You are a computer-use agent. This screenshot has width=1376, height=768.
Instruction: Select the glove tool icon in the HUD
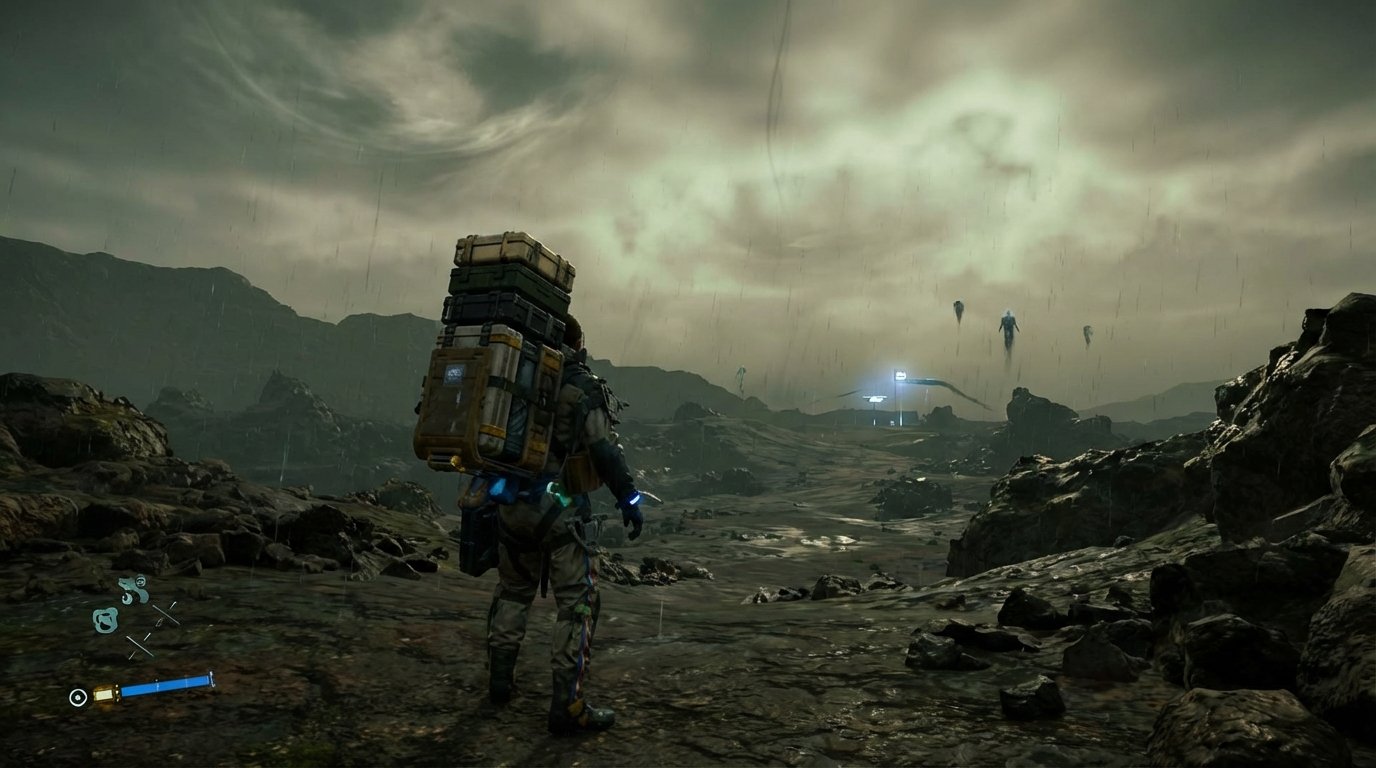click(x=105, y=619)
